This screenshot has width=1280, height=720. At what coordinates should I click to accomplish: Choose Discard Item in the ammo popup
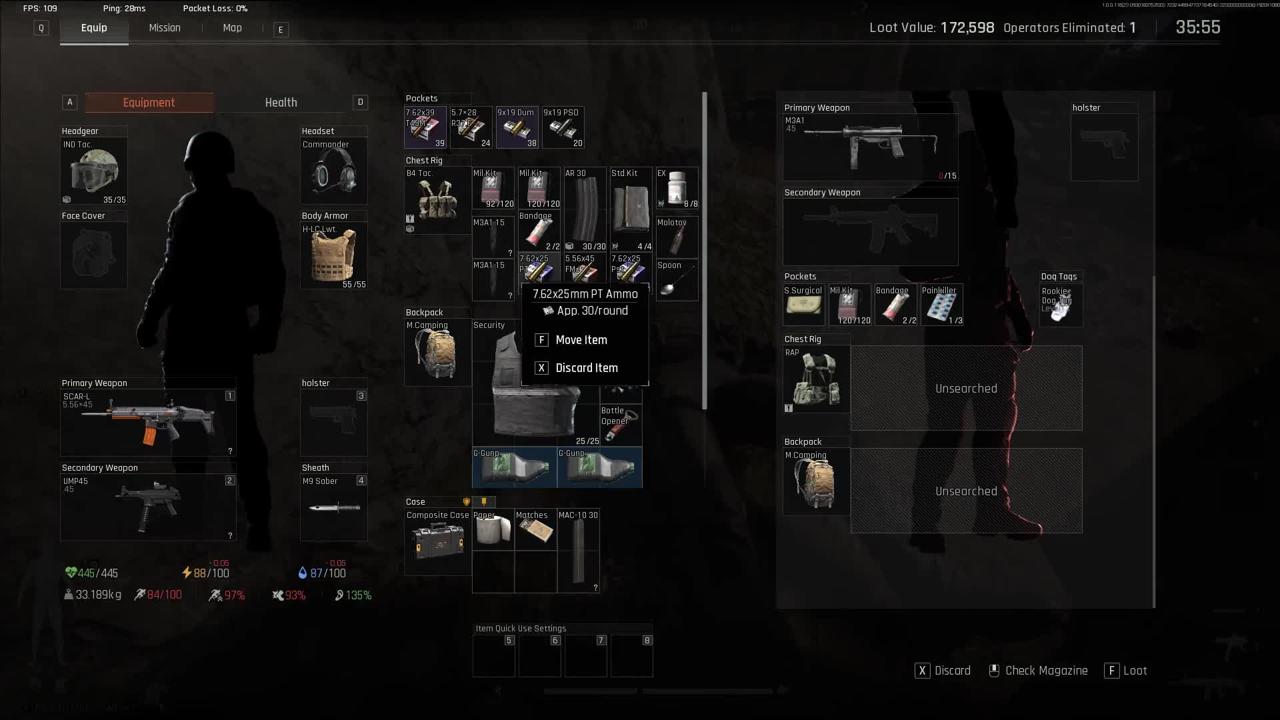pos(586,368)
